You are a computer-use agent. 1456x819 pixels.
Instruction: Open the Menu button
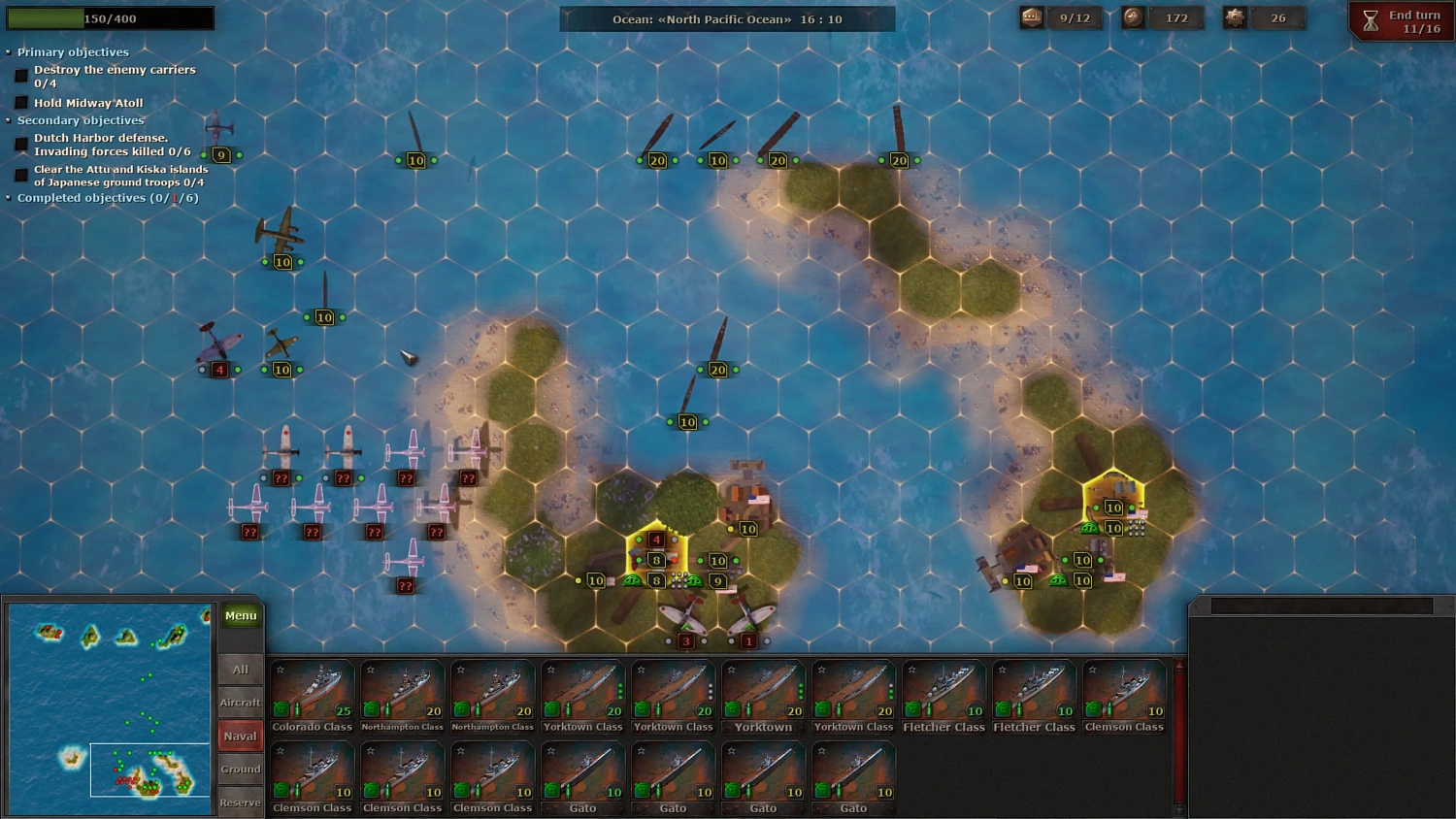click(240, 614)
